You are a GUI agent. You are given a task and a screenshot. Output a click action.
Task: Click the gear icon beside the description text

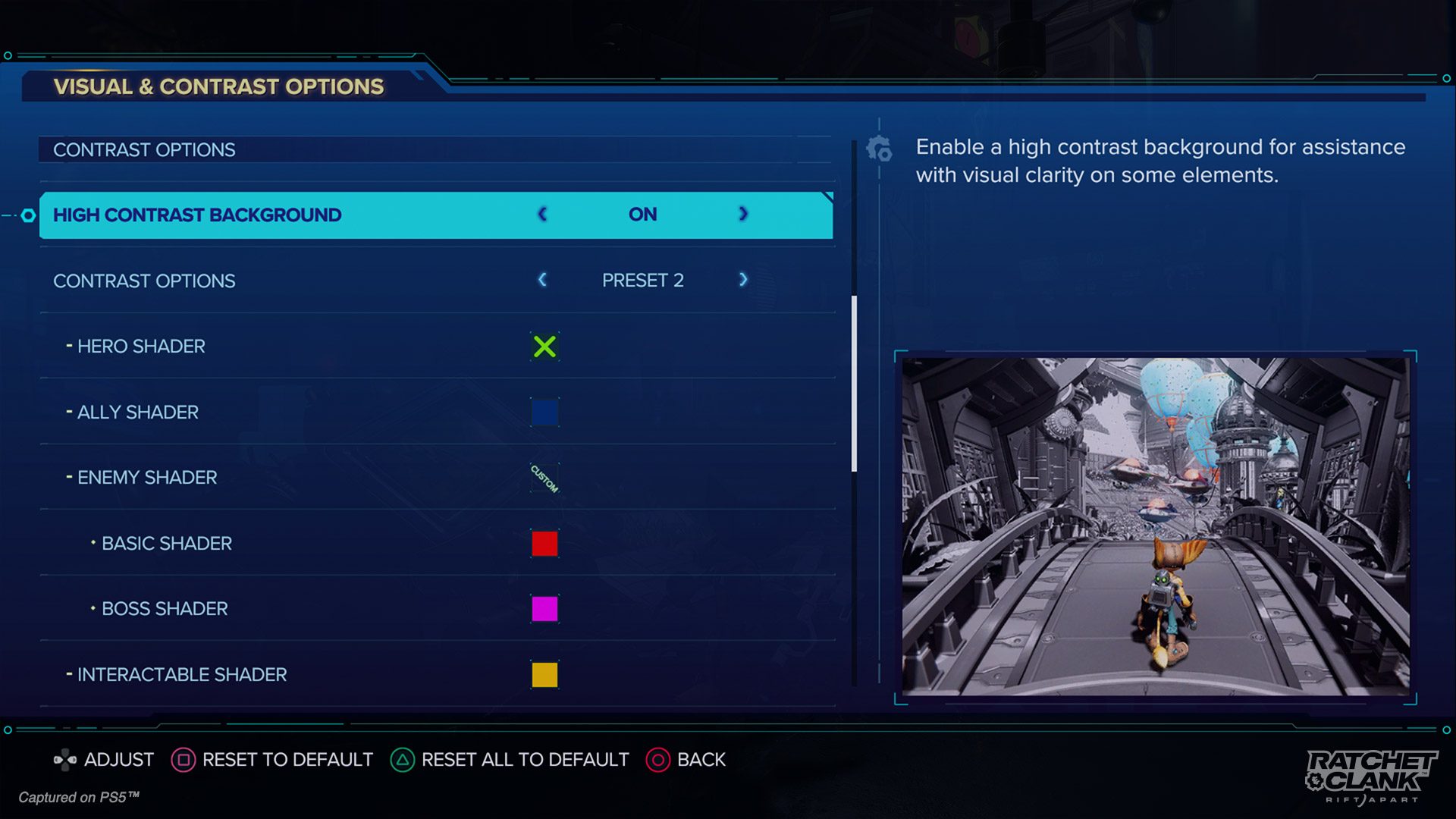click(x=880, y=150)
